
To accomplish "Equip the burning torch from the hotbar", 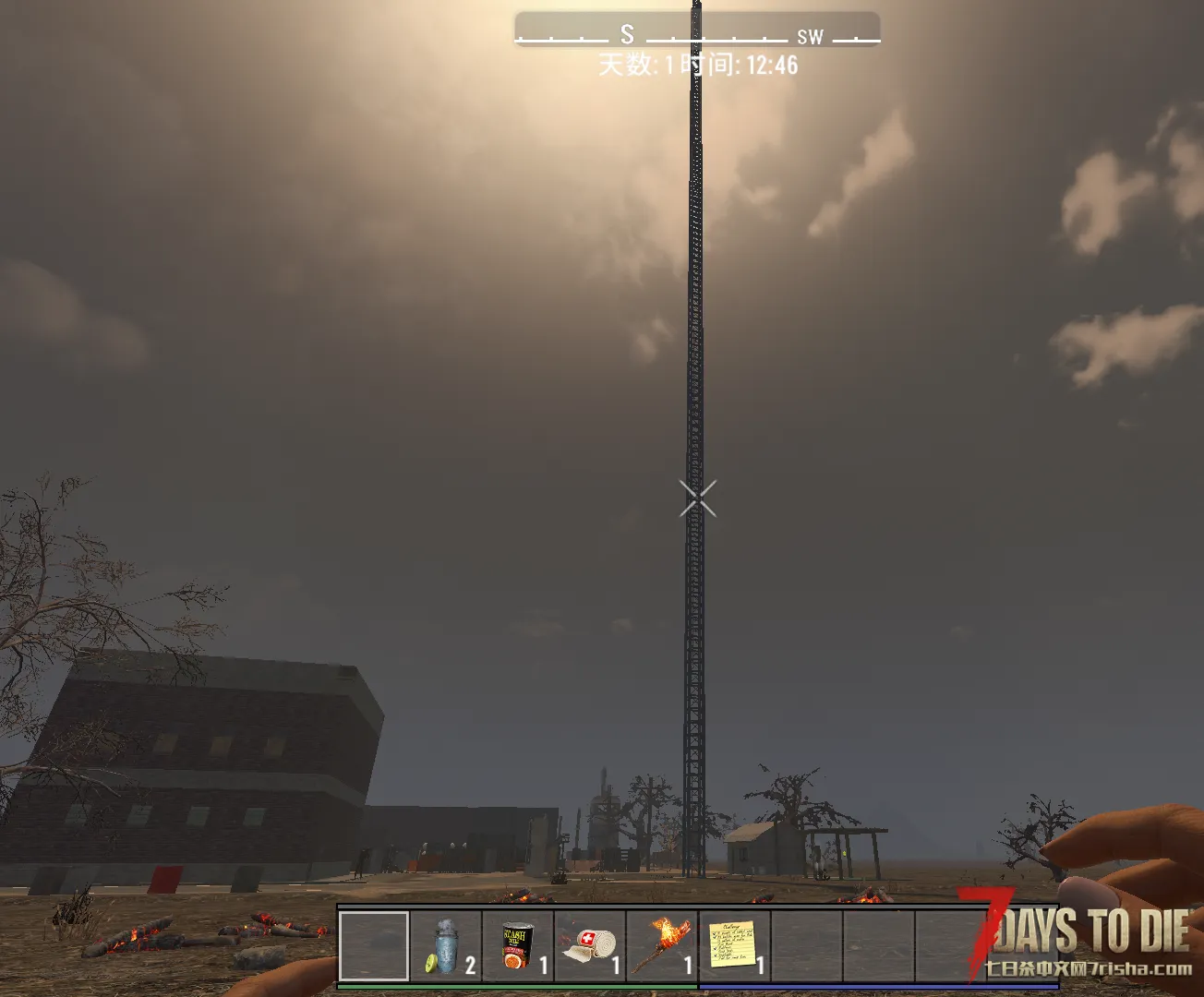I will click(x=662, y=946).
